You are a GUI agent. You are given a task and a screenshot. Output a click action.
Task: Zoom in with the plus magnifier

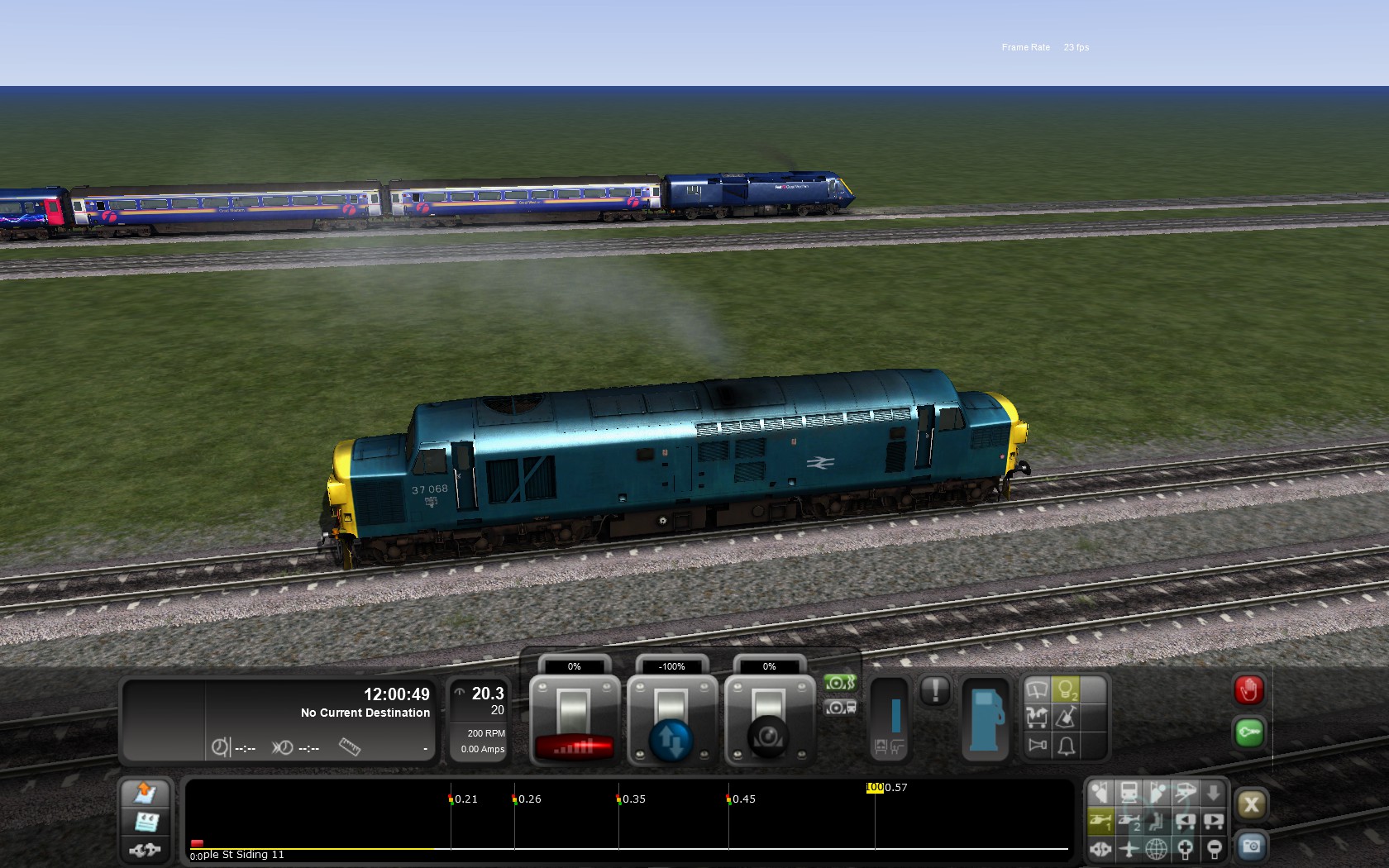(x=1186, y=849)
